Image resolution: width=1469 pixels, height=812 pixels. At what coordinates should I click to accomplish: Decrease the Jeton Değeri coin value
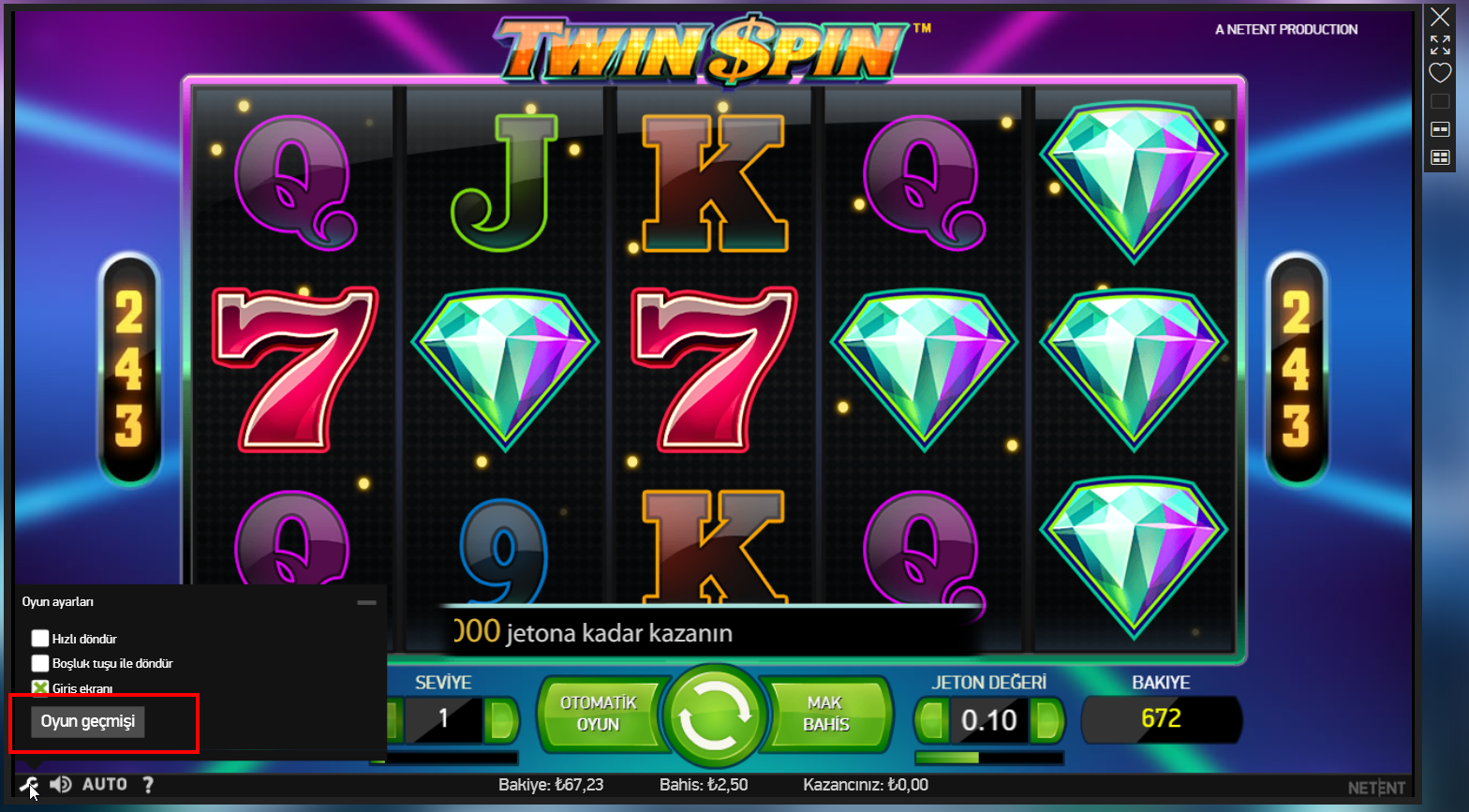[930, 719]
